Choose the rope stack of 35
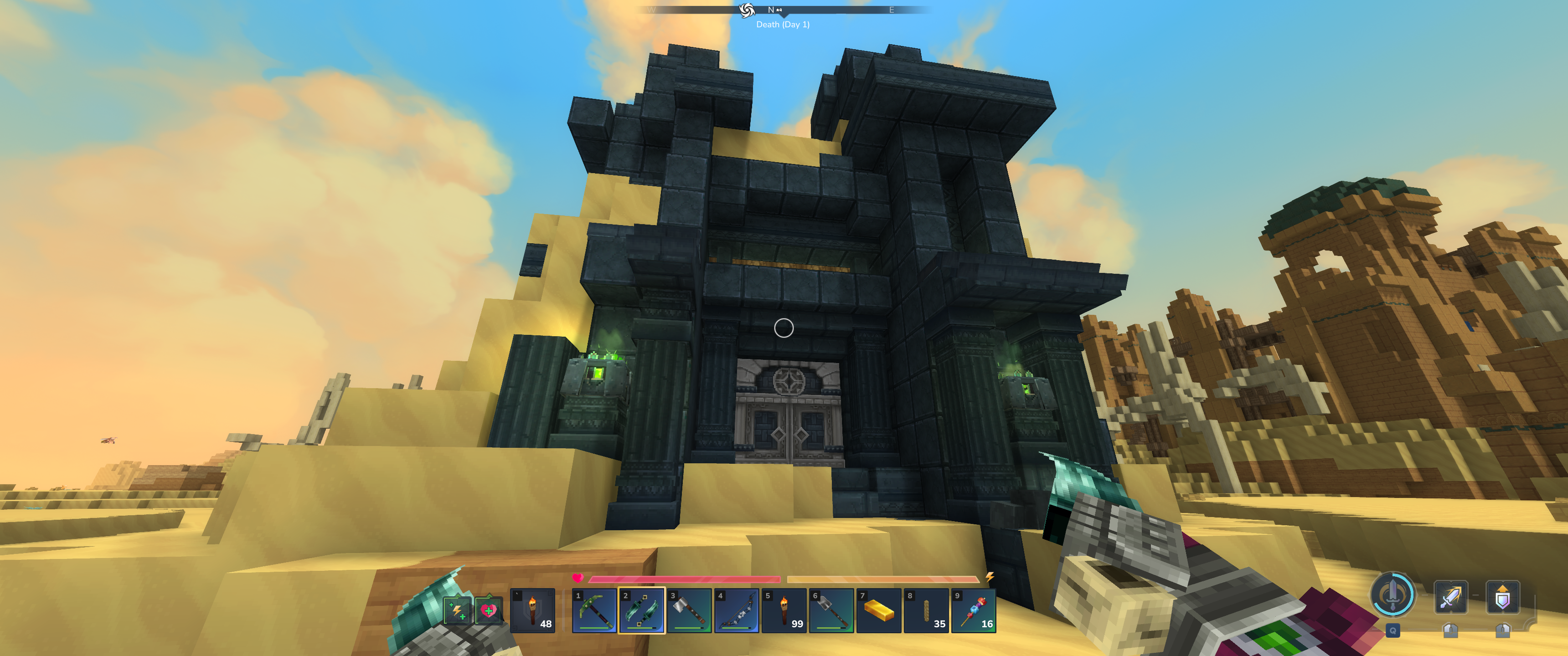The image size is (1568, 656). [926, 610]
